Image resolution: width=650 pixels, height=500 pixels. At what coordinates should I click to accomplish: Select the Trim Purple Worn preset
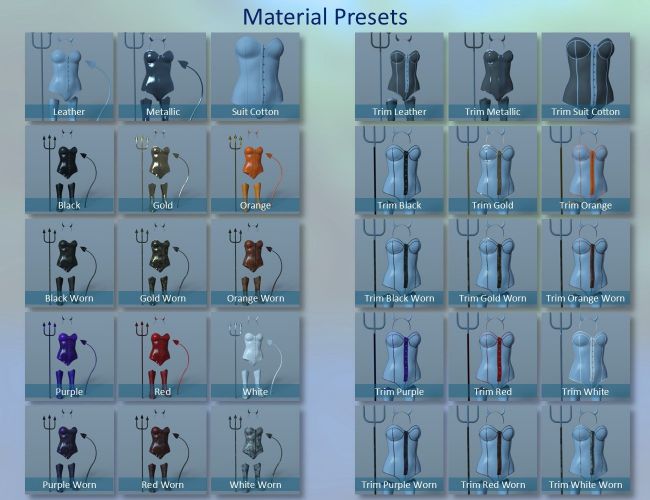(x=398, y=449)
